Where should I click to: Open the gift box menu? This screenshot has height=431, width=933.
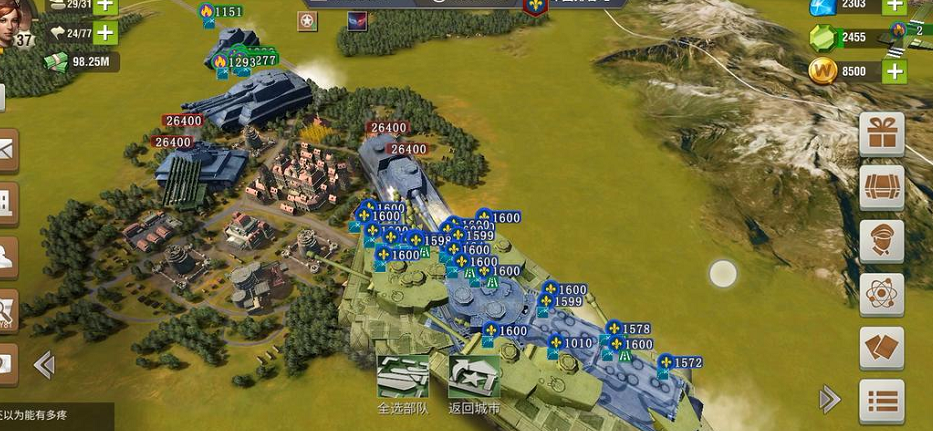[882, 134]
